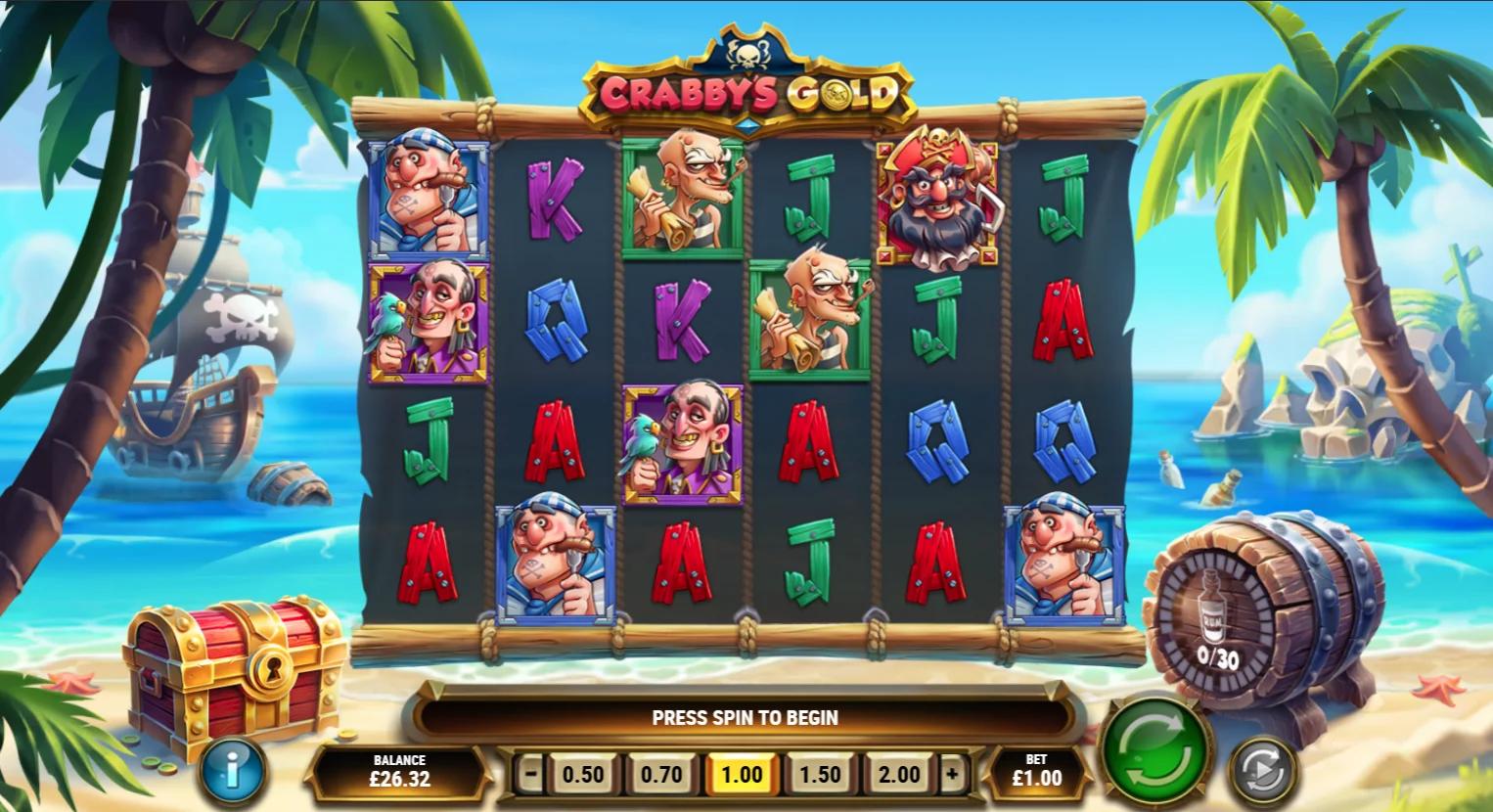Decrease bet with the minus stepper
1493x812 pixels.
[528, 773]
